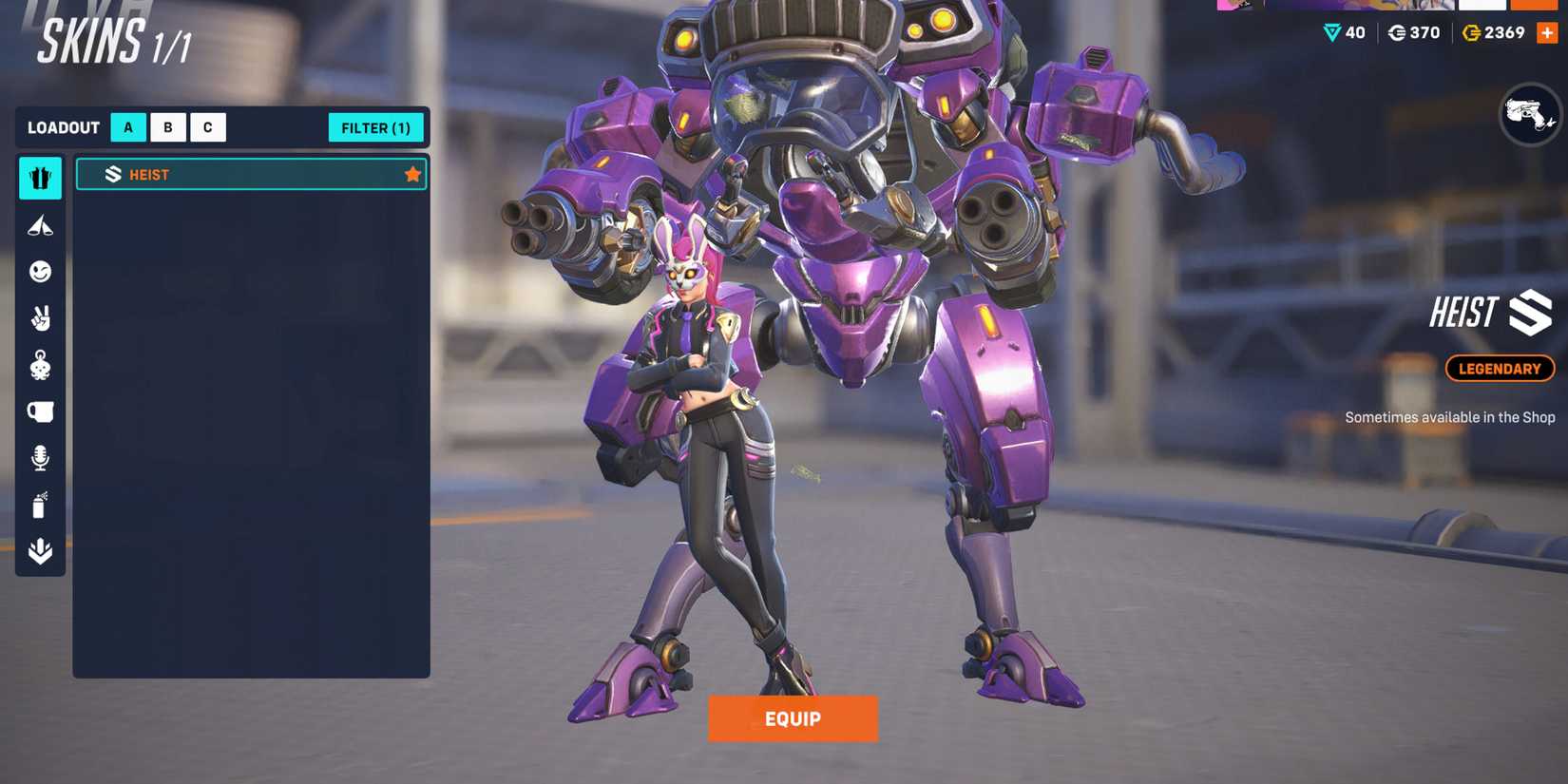Equip the Heist skin
This screenshot has width=1568, height=784.
[x=793, y=719]
